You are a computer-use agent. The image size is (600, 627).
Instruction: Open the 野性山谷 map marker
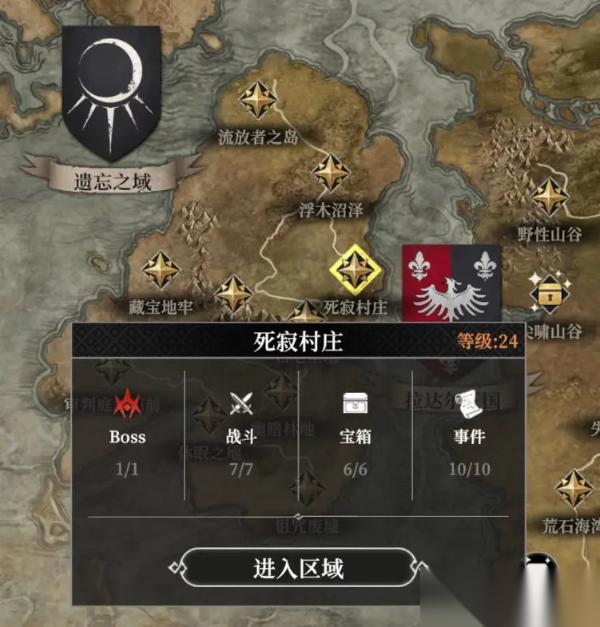point(549,196)
